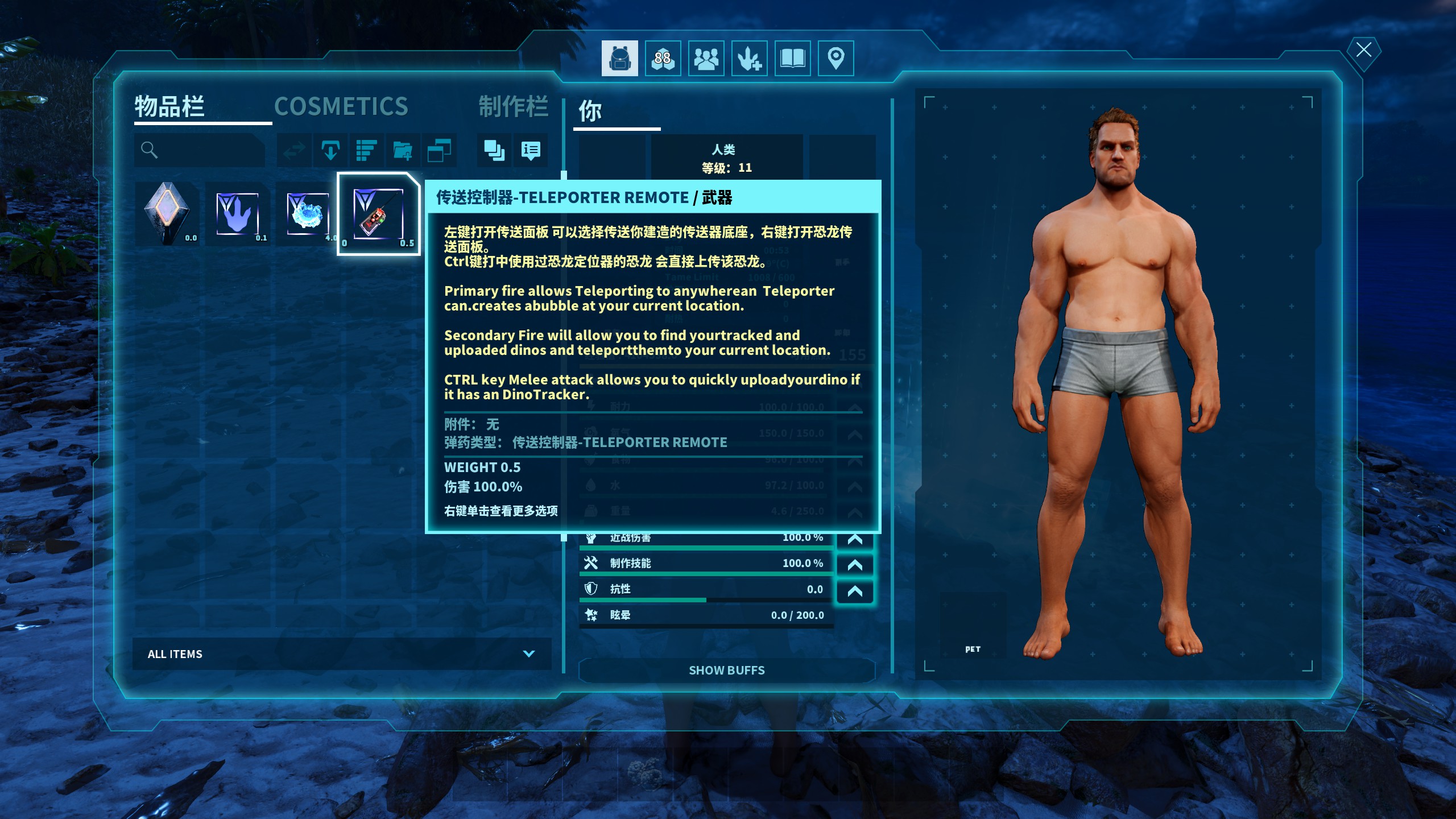Switch to the tribe group tab
The image size is (1456, 819).
tap(706, 58)
